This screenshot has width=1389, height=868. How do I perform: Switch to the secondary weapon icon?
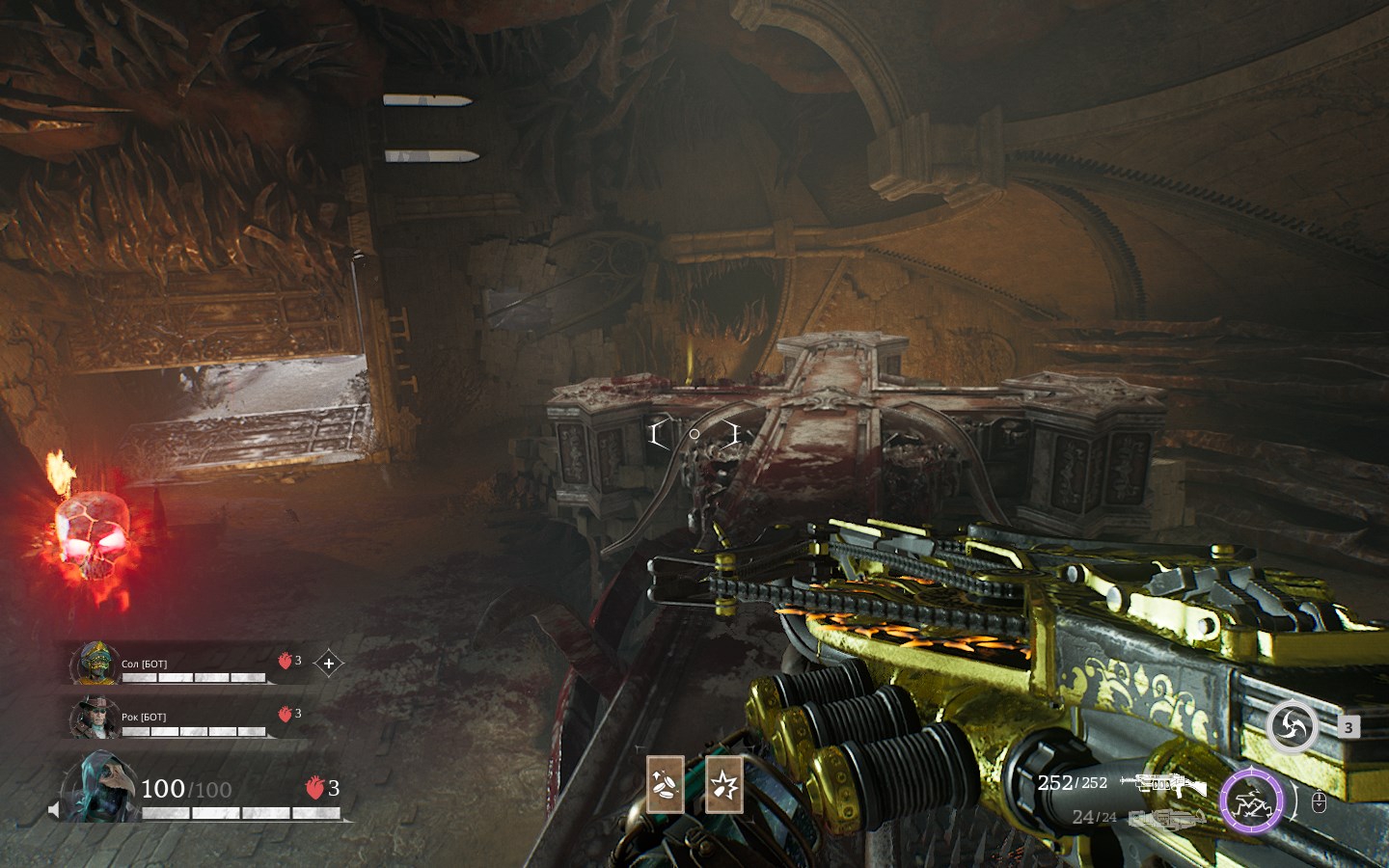(1167, 819)
